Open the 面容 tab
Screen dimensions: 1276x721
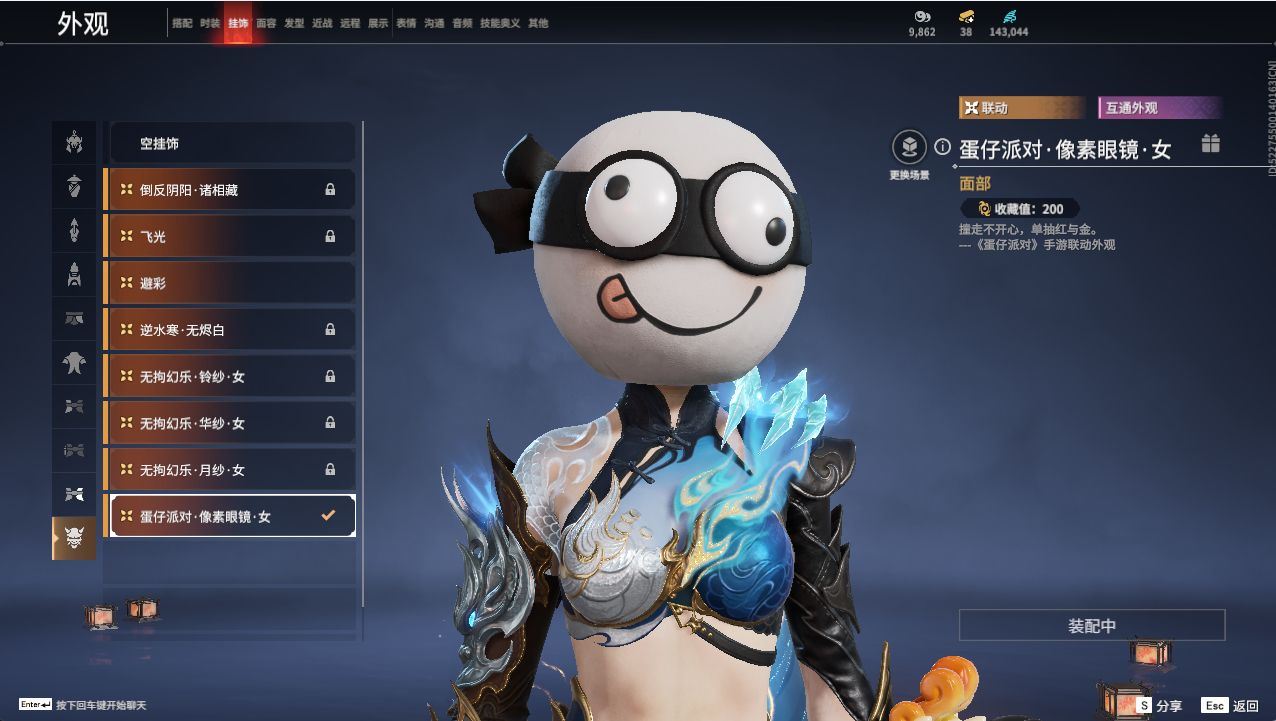point(266,23)
